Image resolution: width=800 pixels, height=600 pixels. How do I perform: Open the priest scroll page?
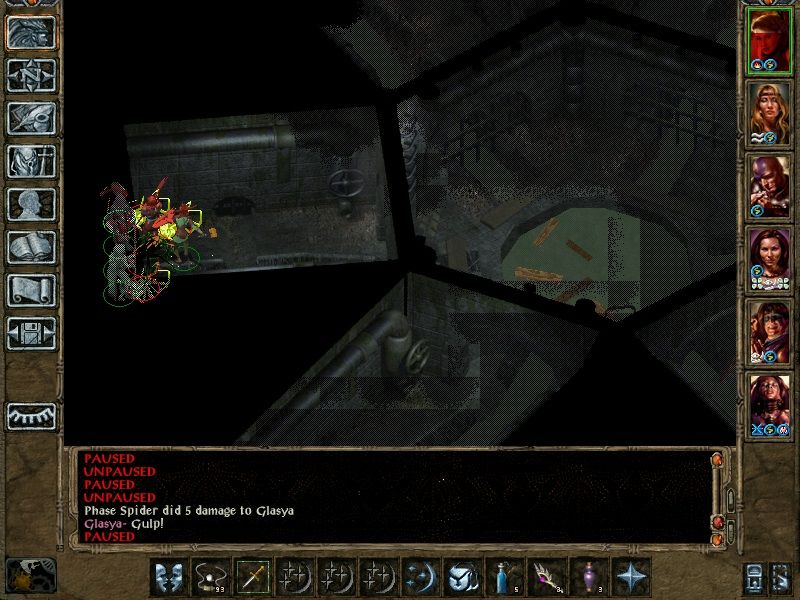pyautogui.click(x=30, y=291)
